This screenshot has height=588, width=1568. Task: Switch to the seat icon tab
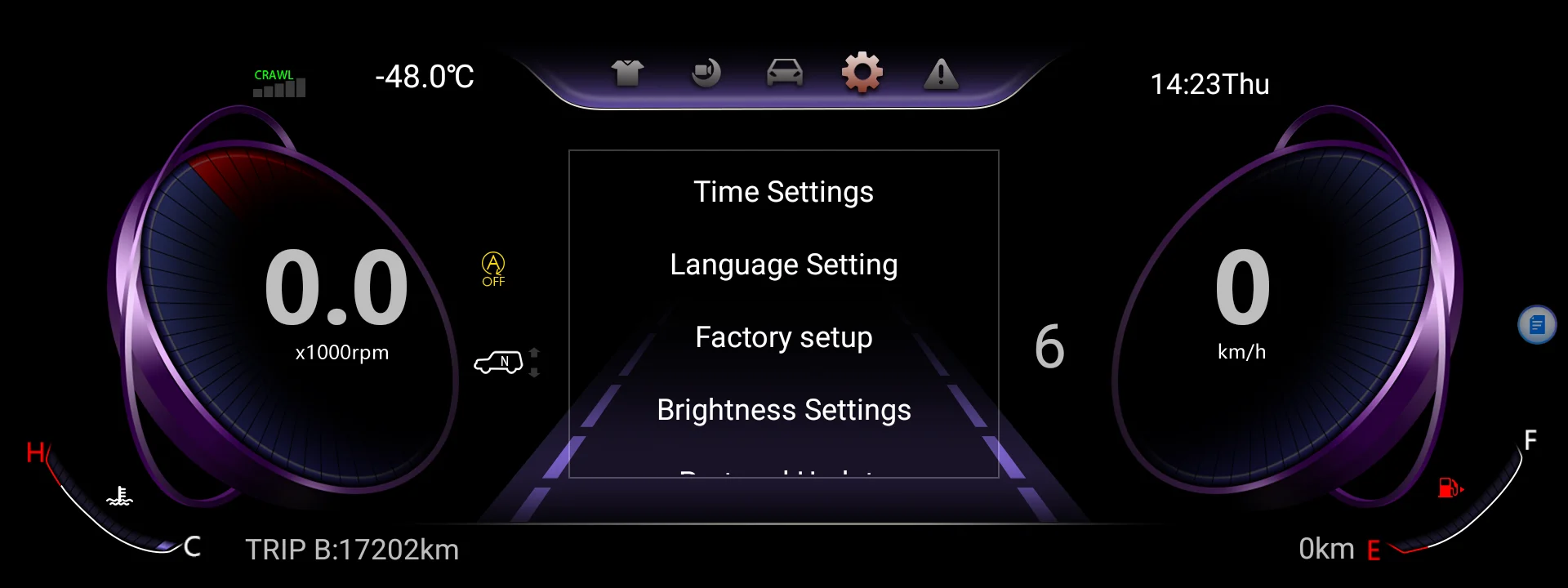[706, 73]
